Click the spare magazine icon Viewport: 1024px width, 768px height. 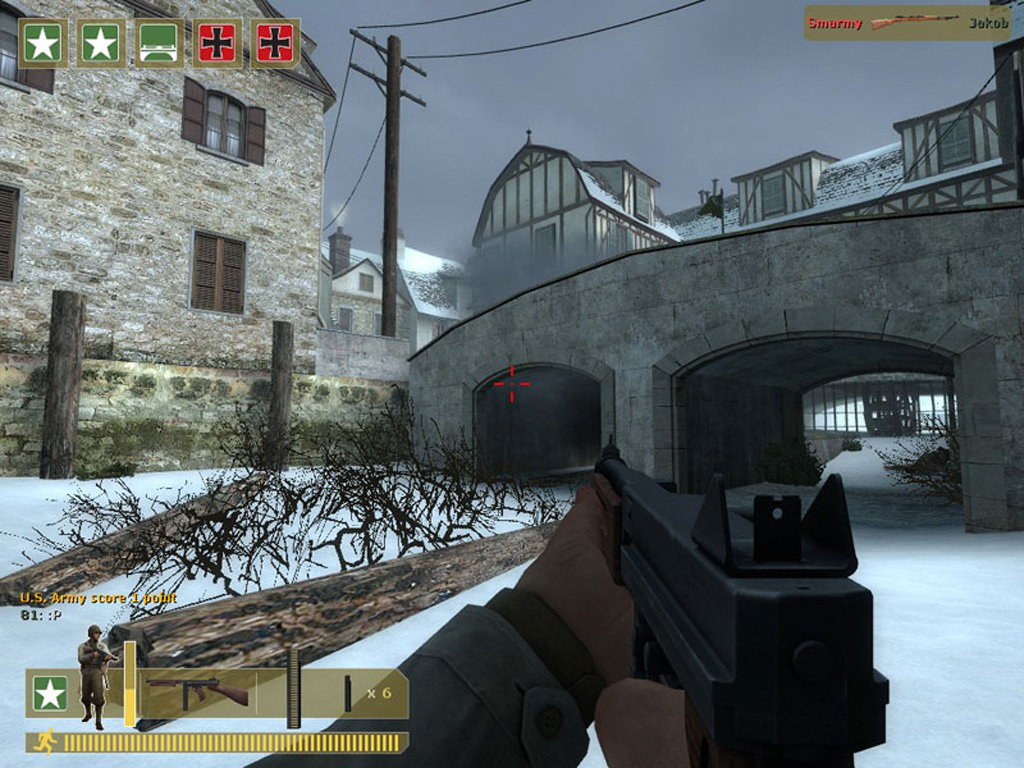click(348, 693)
